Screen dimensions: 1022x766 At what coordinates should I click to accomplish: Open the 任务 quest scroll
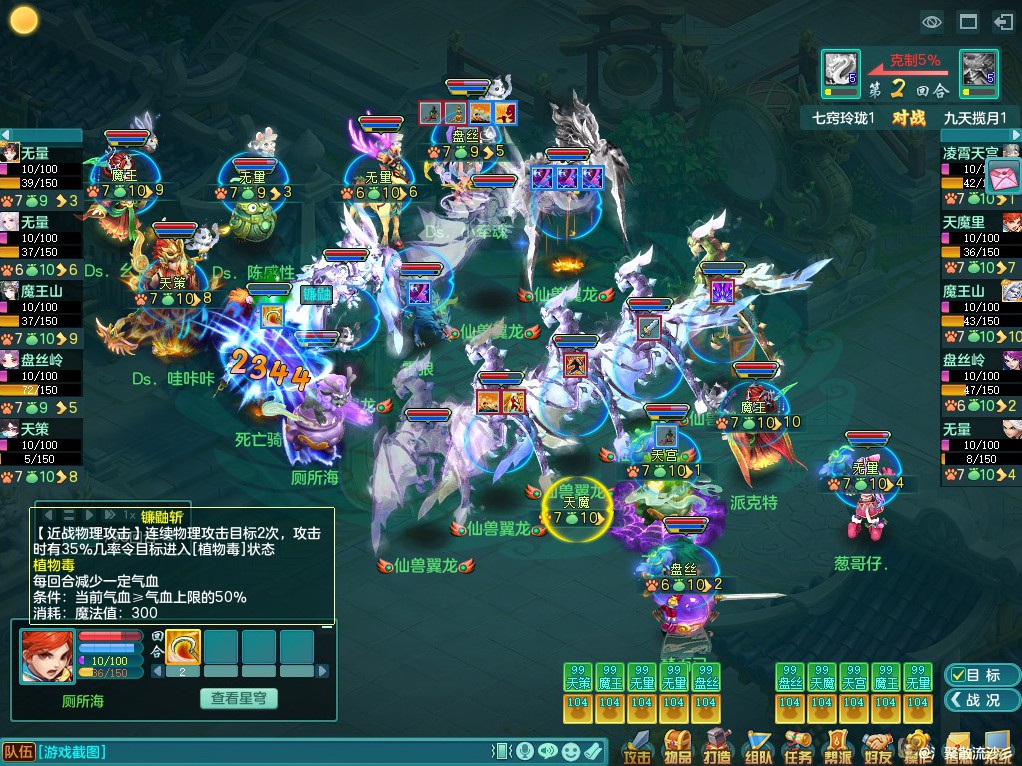tap(798, 746)
